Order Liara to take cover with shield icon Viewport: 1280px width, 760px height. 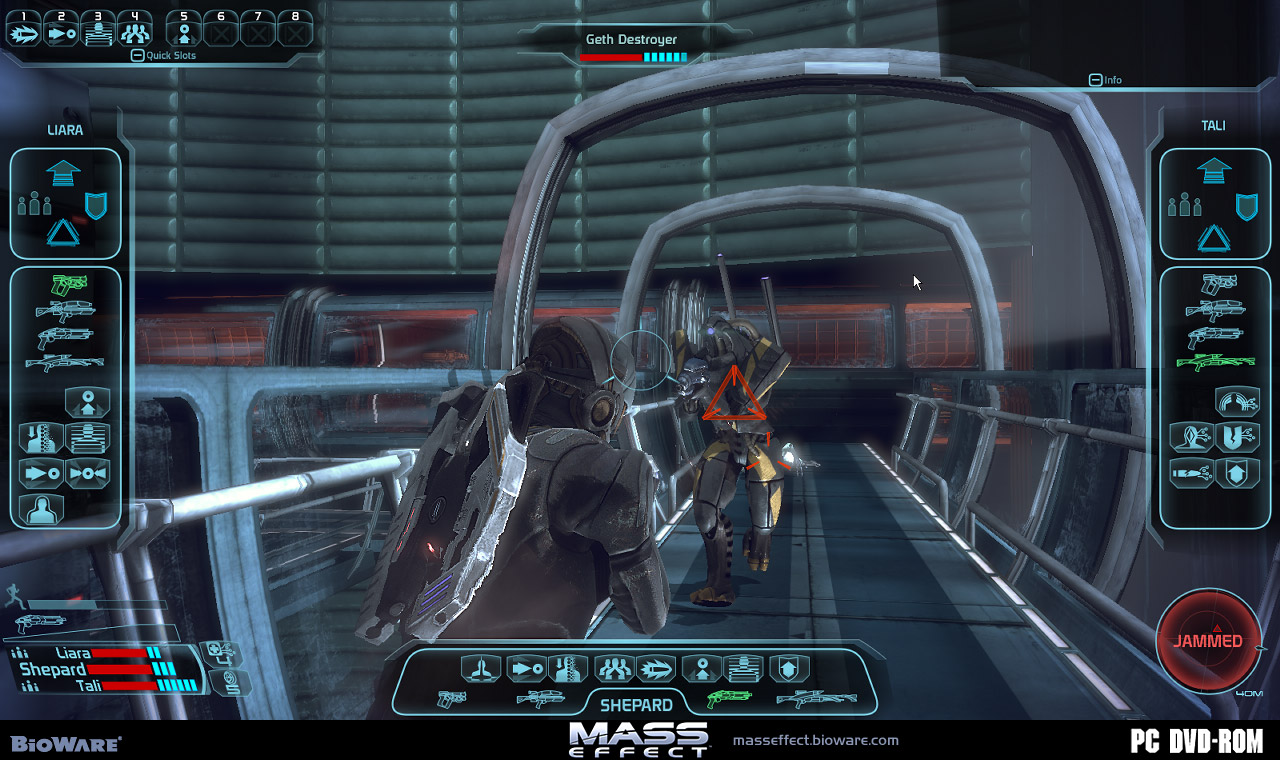(x=96, y=205)
